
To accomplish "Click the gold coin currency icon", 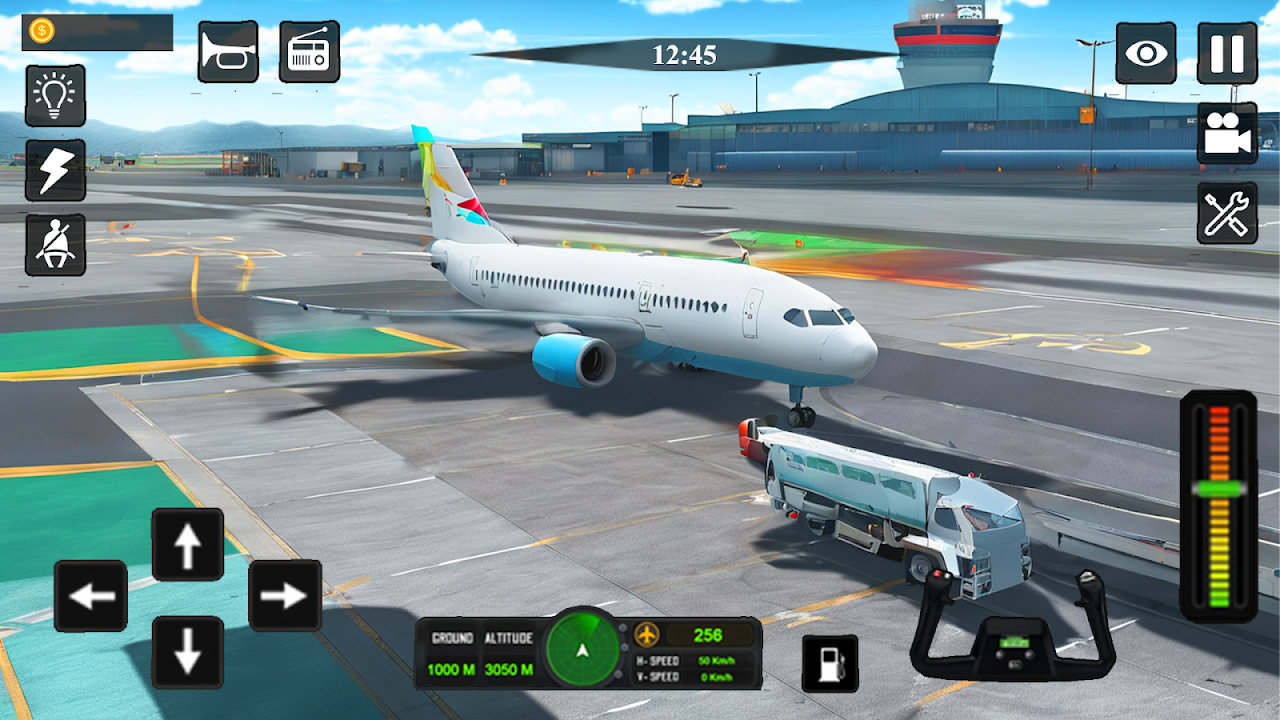I will [42, 31].
